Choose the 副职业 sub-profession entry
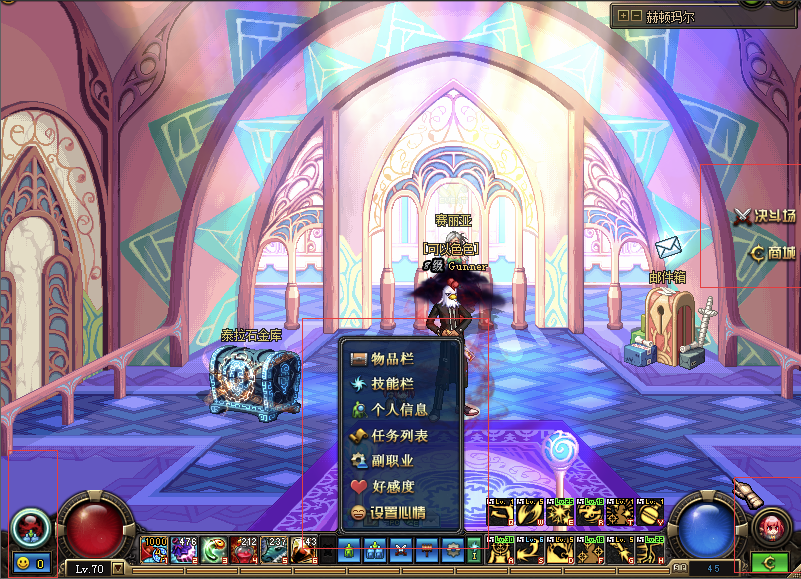Image resolution: width=801 pixels, height=579 pixels. point(390,461)
